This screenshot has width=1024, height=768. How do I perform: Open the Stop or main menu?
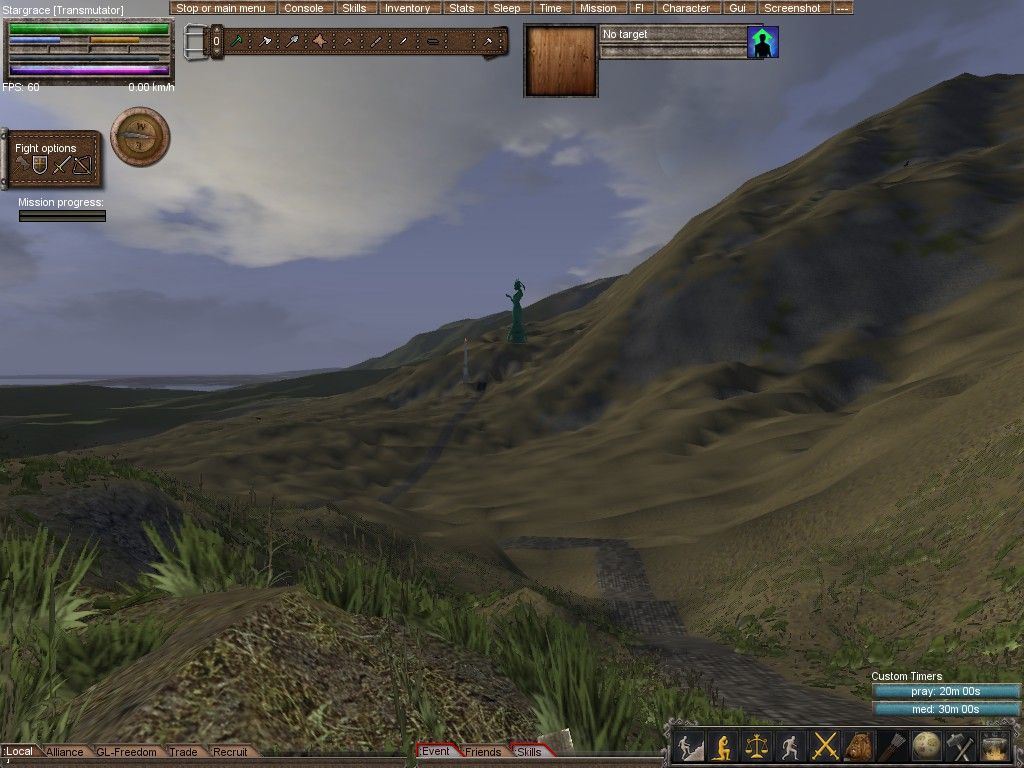[220, 8]
